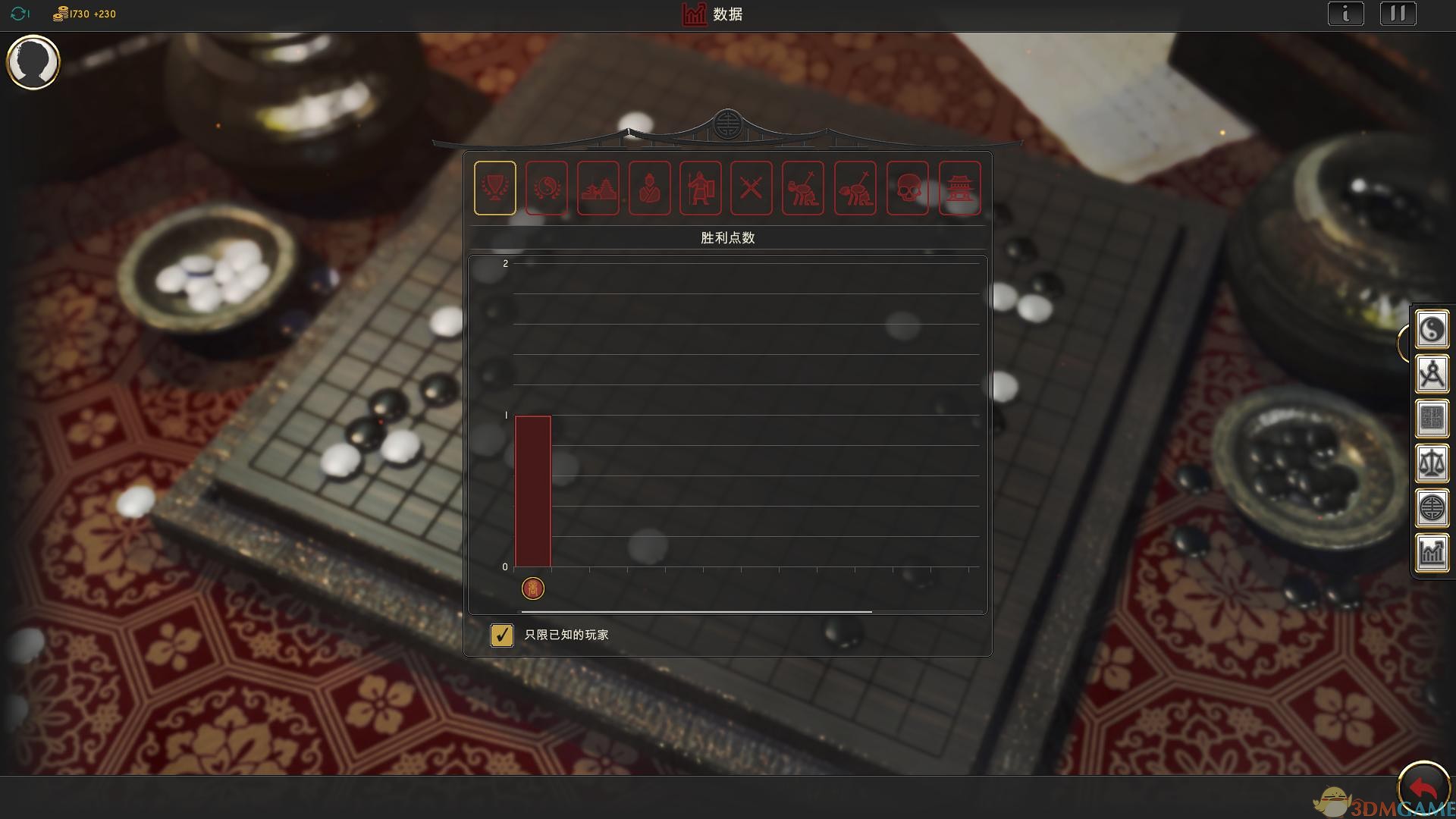This screenshot has height=819, width=1456.
Task: Click the red faction emblem under the bar
Action: [x=533, y=588]
